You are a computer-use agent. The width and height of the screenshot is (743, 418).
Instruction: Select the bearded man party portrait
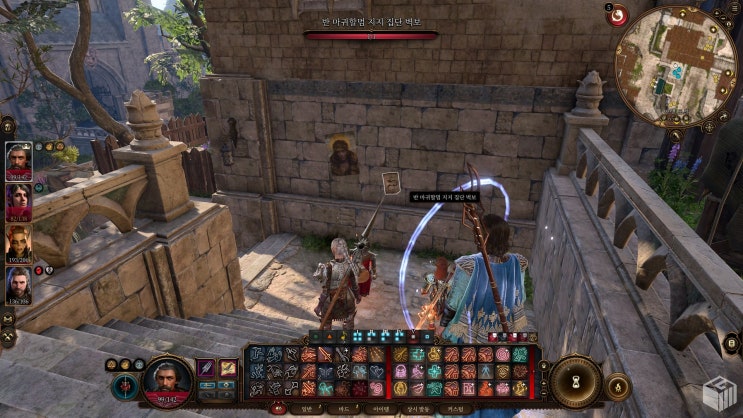[x=18, y=285]
